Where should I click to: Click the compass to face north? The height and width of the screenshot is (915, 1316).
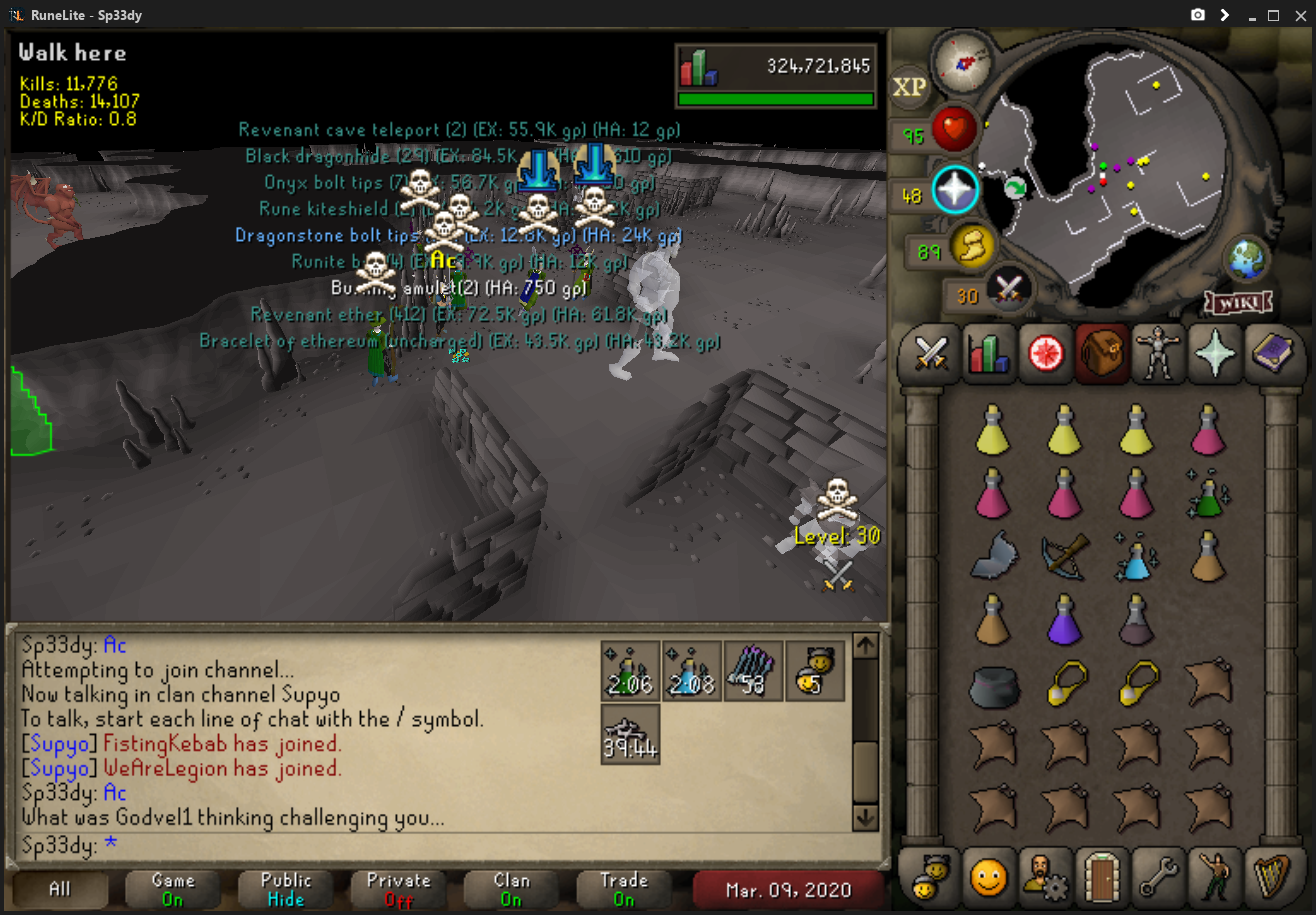tap(963, 59)
